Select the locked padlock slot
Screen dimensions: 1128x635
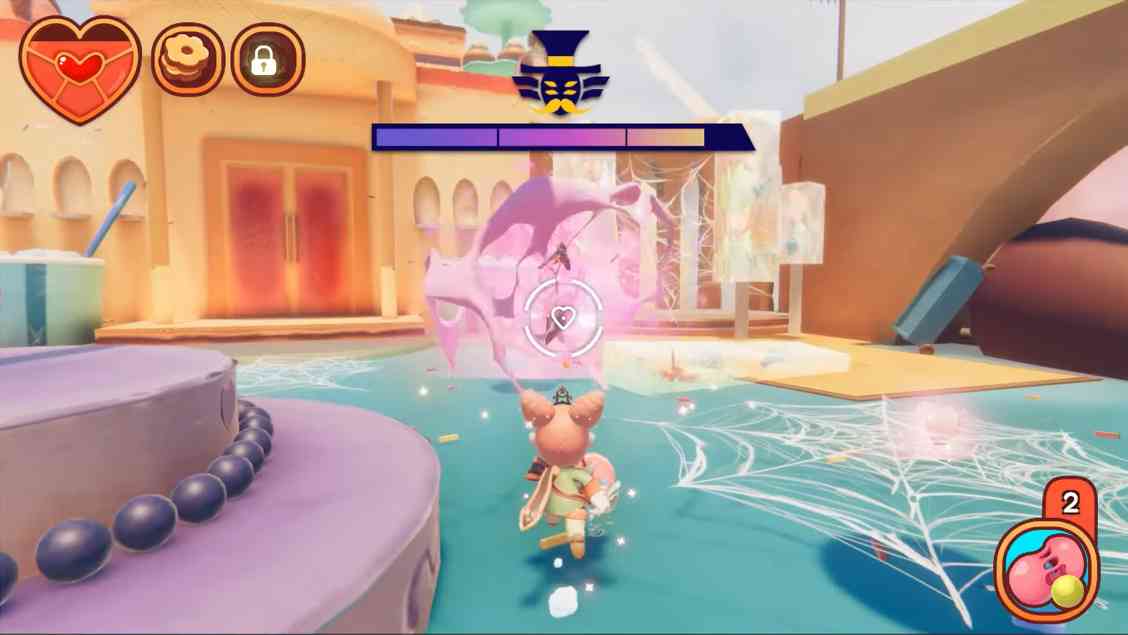[267, 60]
